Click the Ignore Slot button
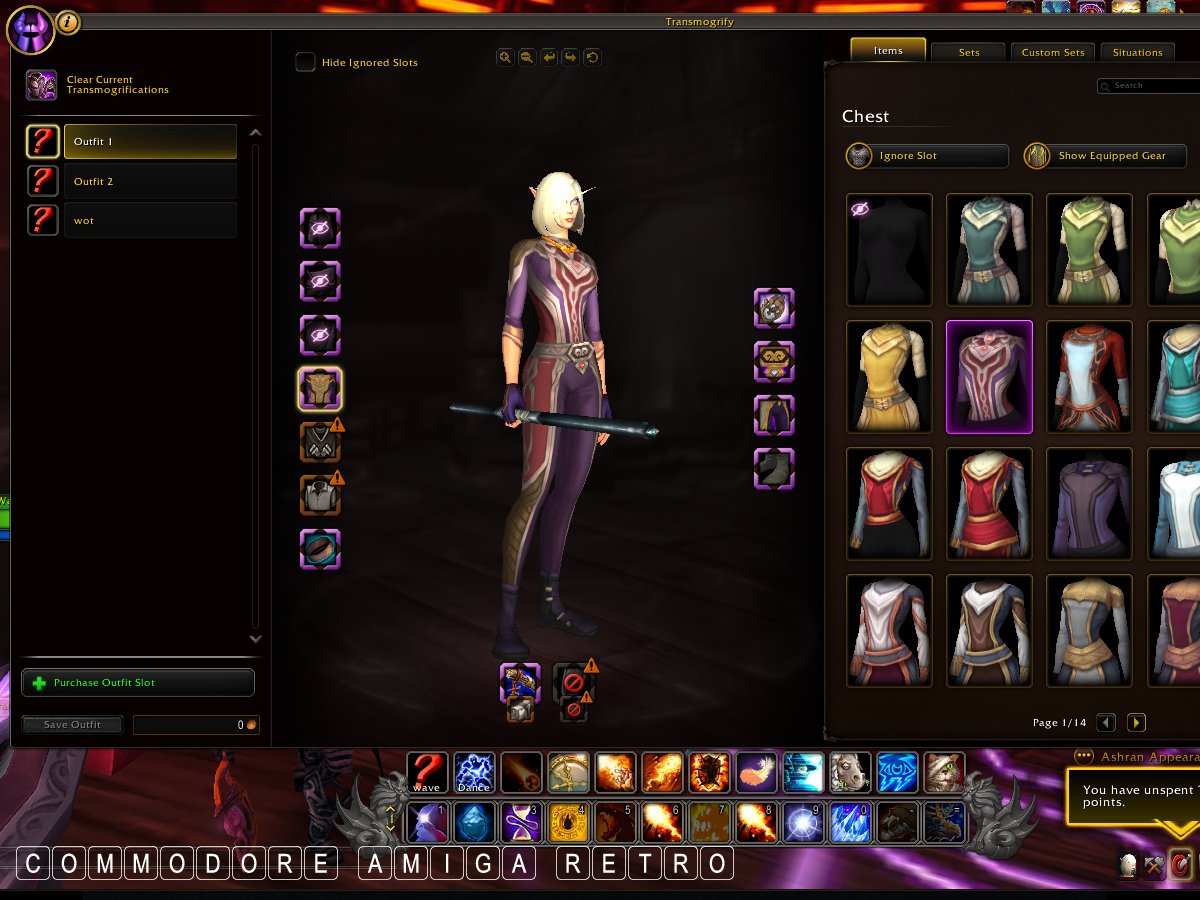Image resolution: width=1200 pixels, height=900 pixels. tap(926, 156)
